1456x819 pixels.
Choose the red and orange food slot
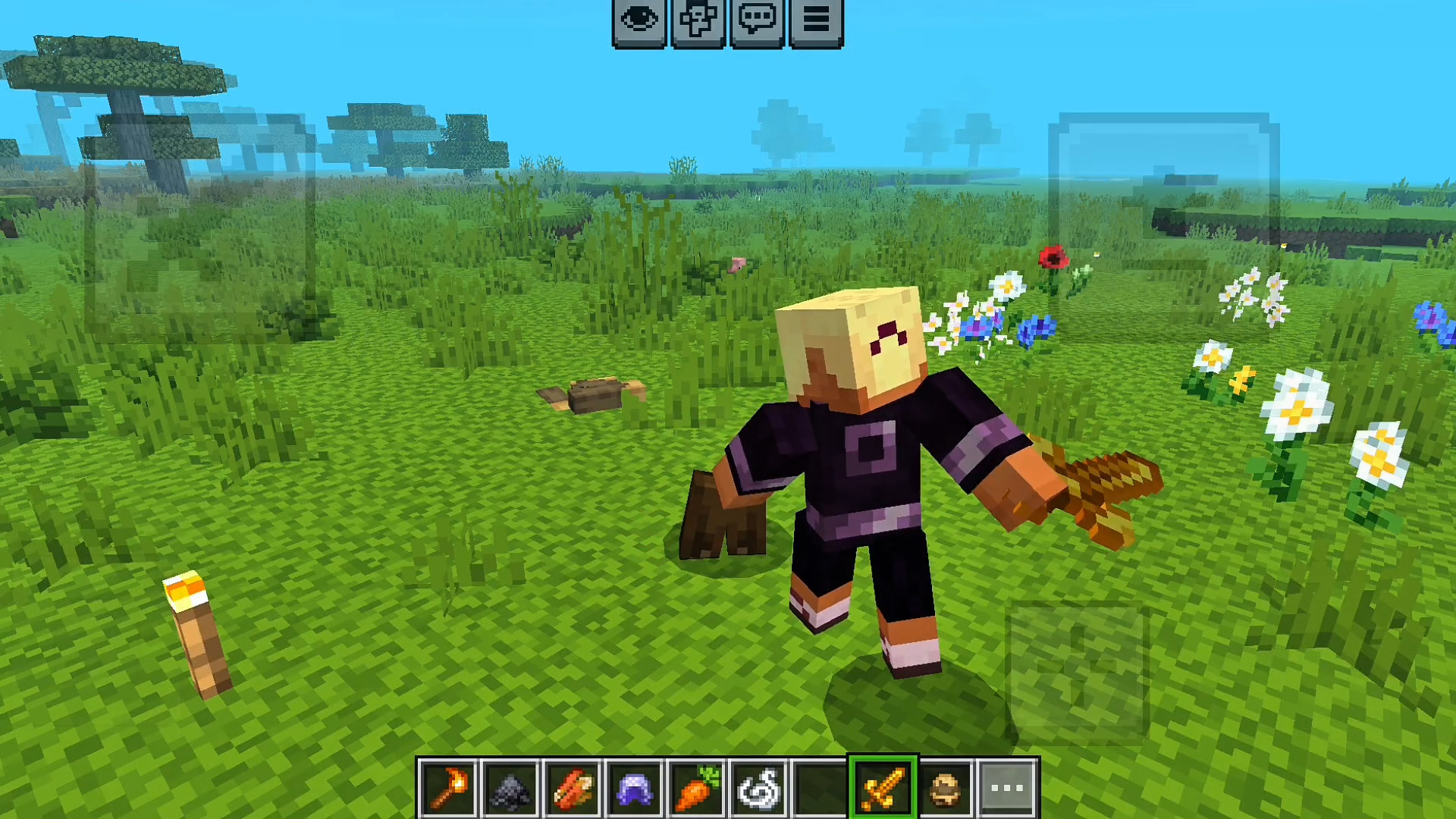click(x=572, y=788)
